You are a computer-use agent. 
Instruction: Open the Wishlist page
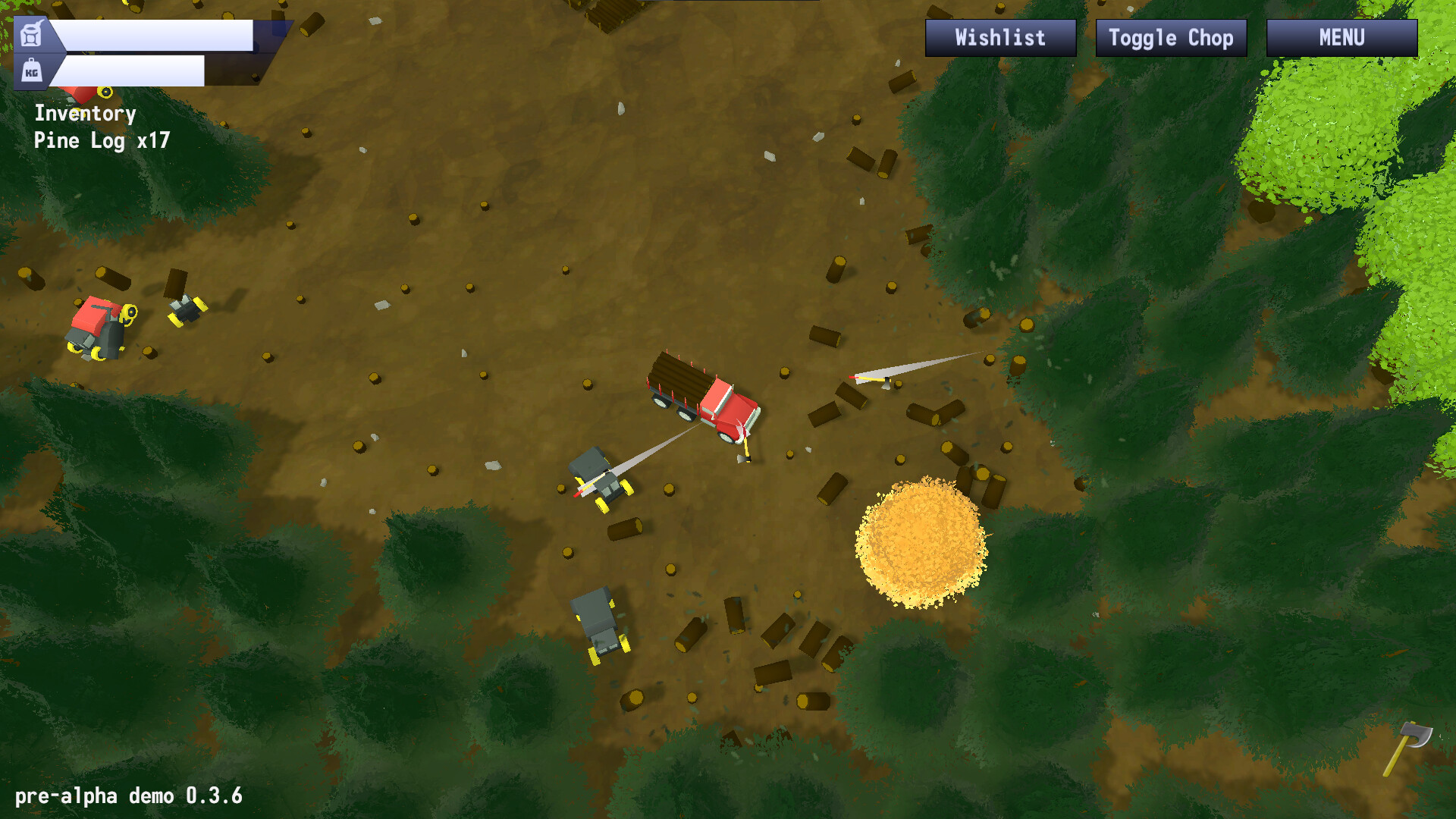[x=999, y=37]
